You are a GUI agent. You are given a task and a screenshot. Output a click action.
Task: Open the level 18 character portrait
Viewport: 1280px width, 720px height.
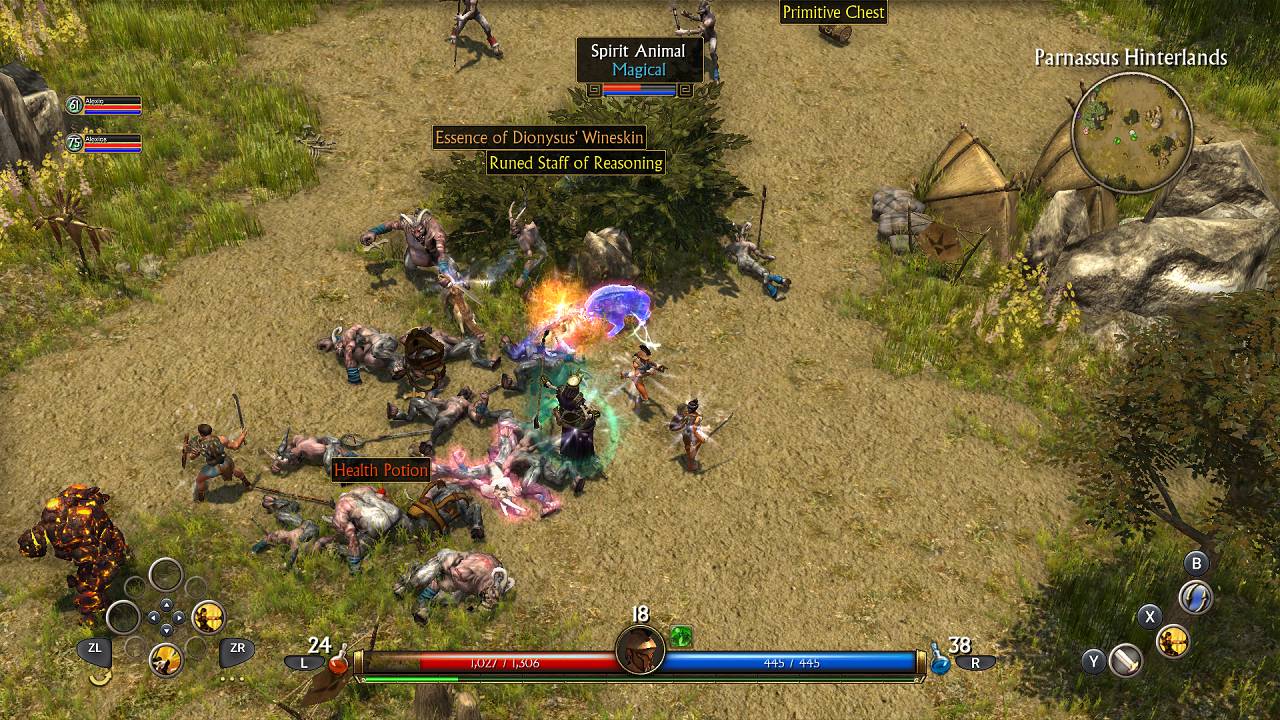[640, 650]
